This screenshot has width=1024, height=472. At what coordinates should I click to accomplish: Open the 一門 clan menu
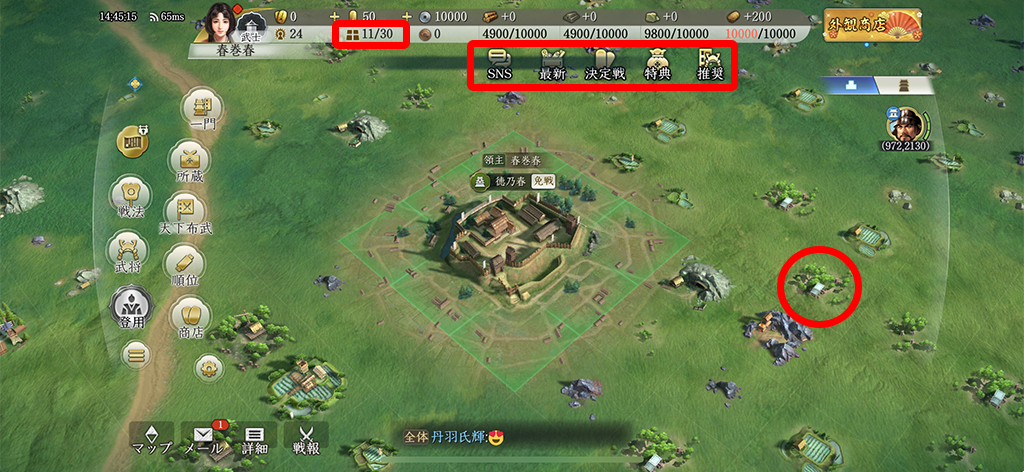tap(200, 109)
